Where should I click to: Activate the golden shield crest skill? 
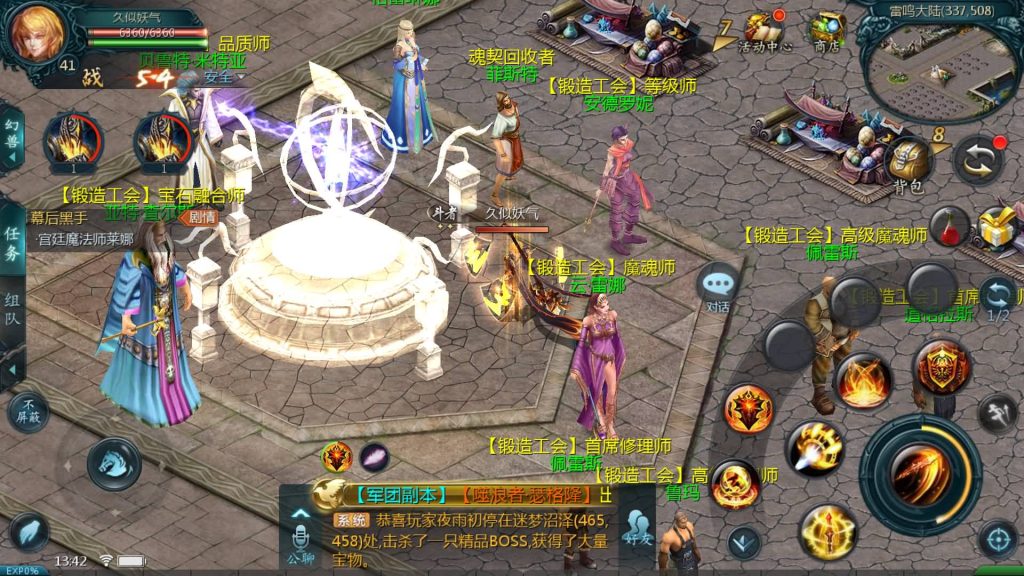click(941, 366)
